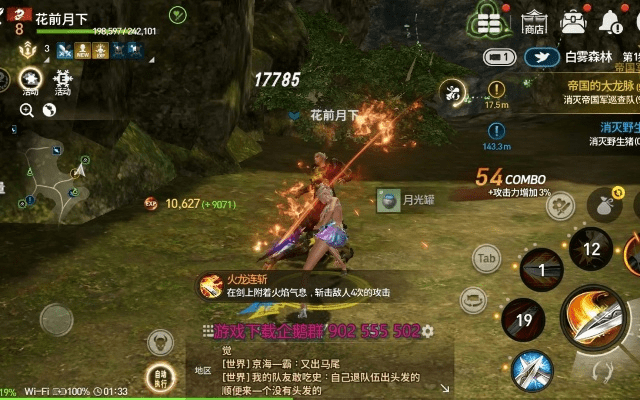The image size is (640, 400).
Task: Activate the blue crossed-blades skill
Action: coord(532,371)
